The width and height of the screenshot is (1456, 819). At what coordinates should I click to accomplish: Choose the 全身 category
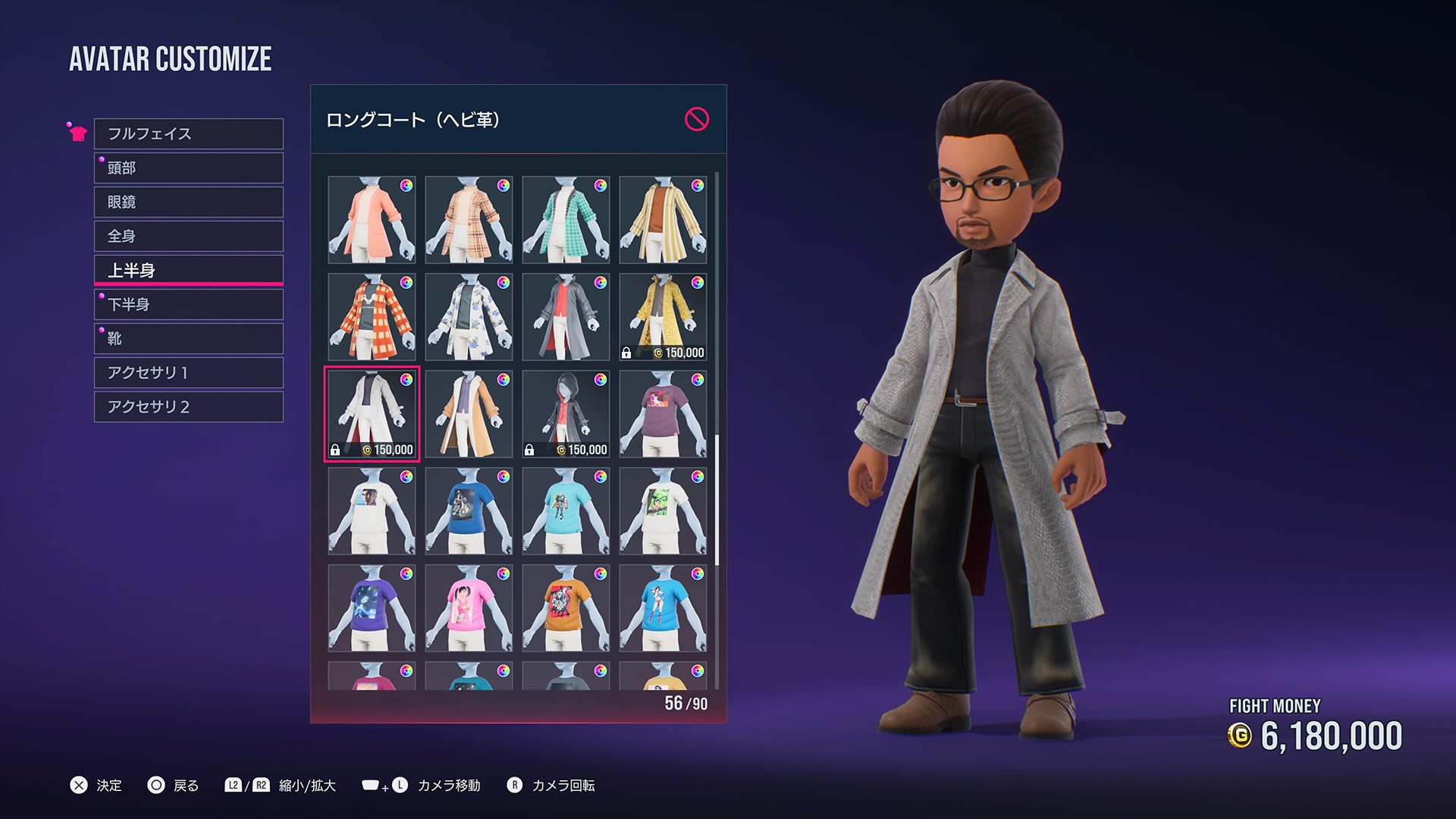(x=188, y=236)
